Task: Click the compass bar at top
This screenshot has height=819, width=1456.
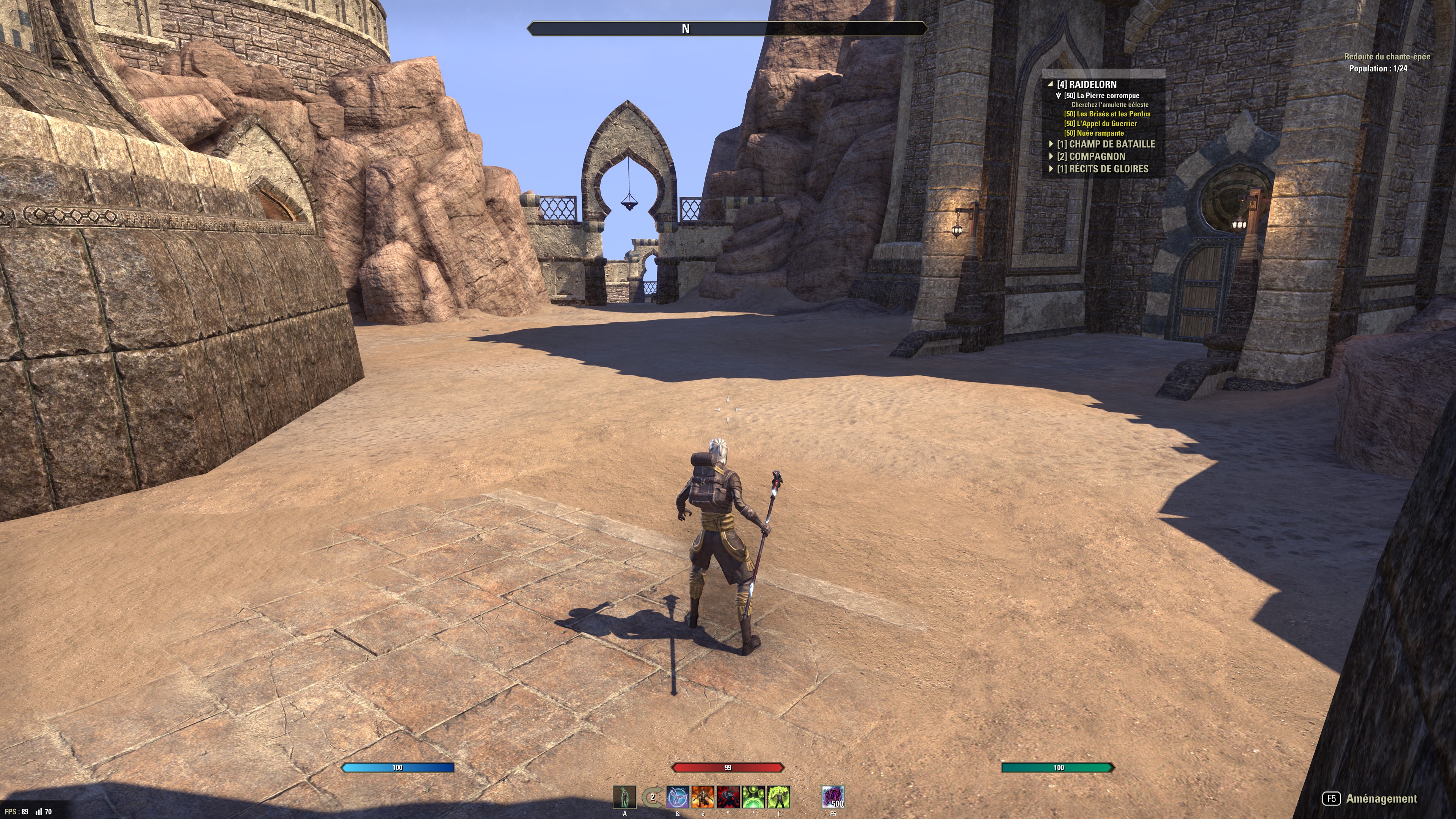Action: point(727,29)
